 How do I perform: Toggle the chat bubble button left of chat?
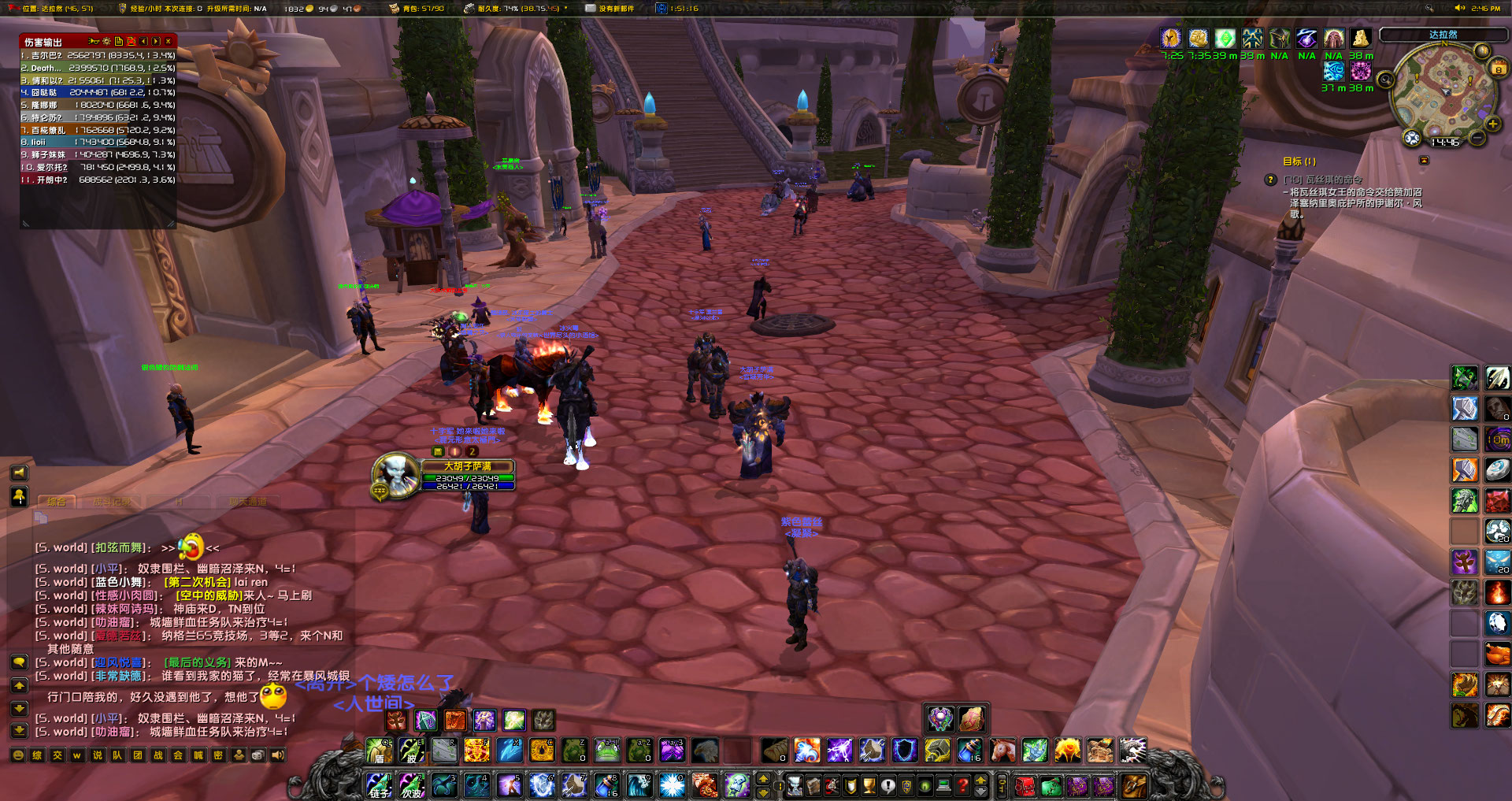coord(19,662)
